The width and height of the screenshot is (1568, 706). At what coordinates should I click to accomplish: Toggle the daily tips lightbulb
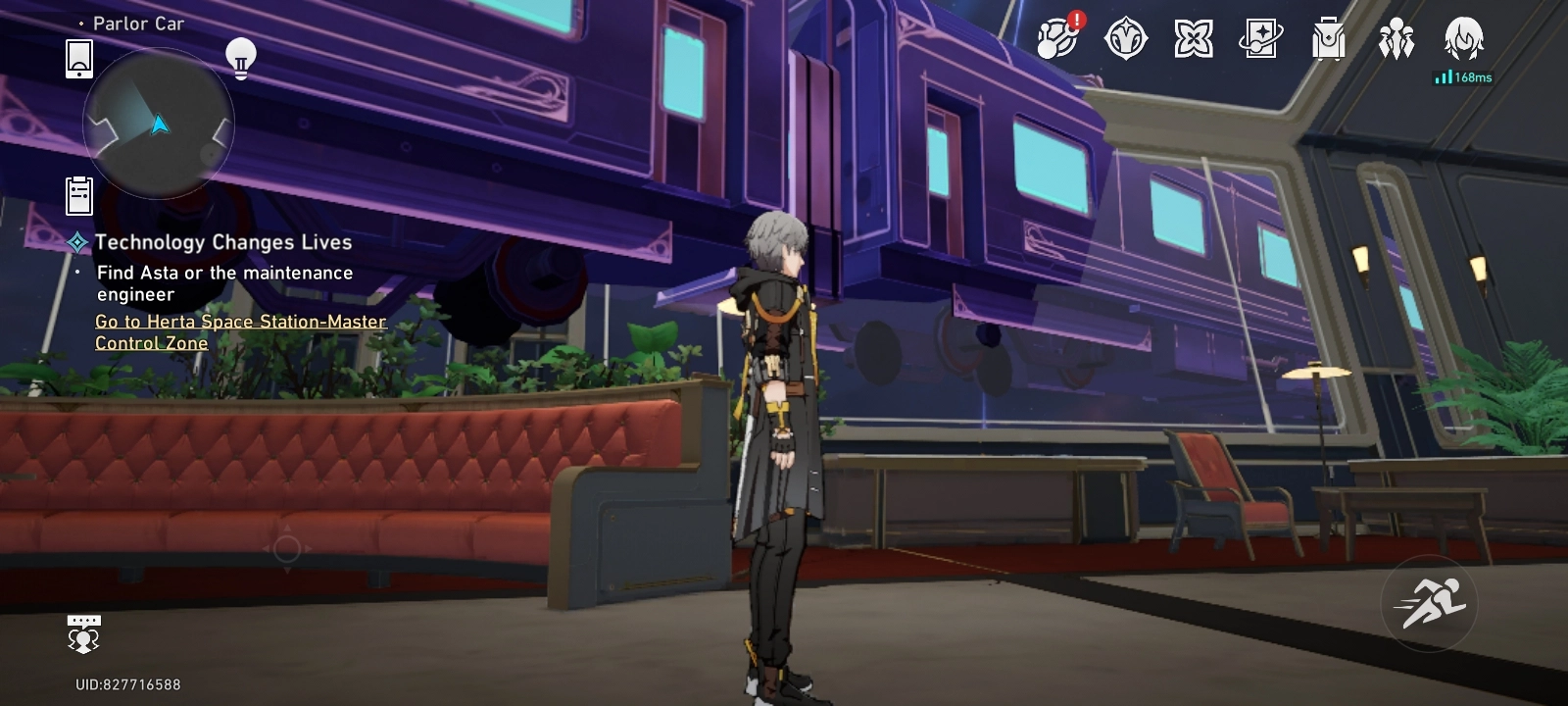tap(240, 57)
